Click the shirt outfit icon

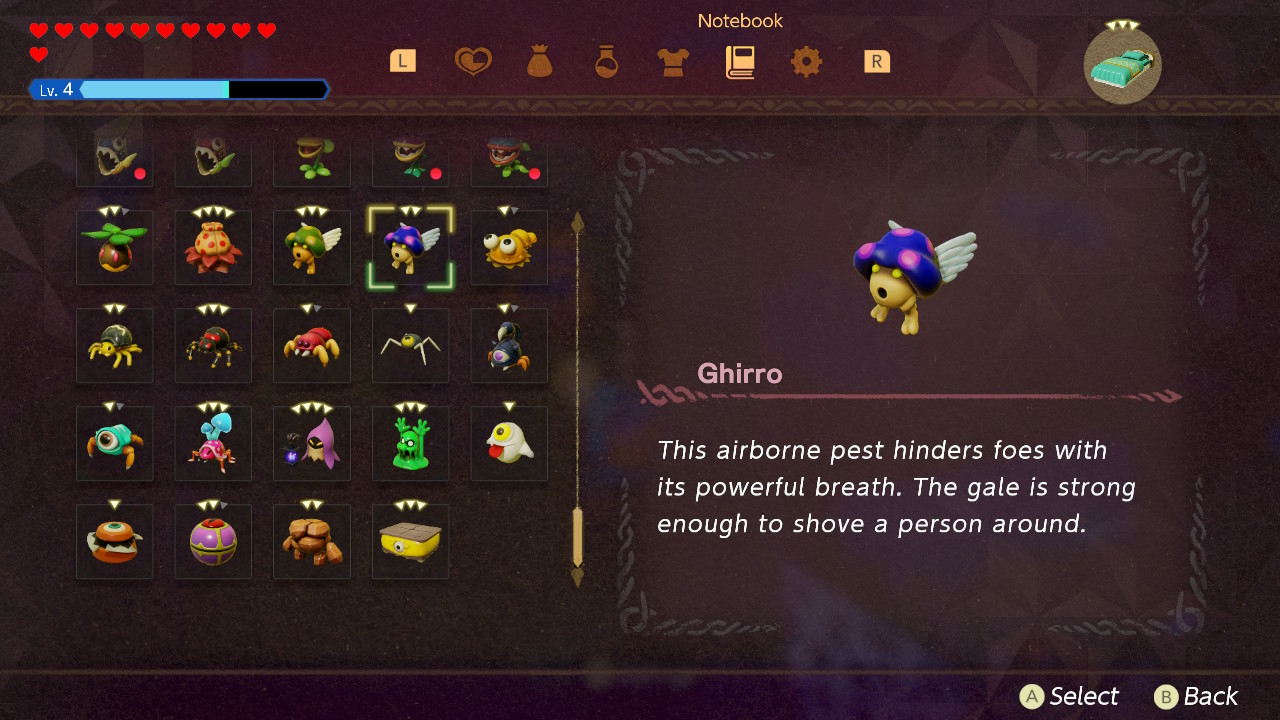672,60
